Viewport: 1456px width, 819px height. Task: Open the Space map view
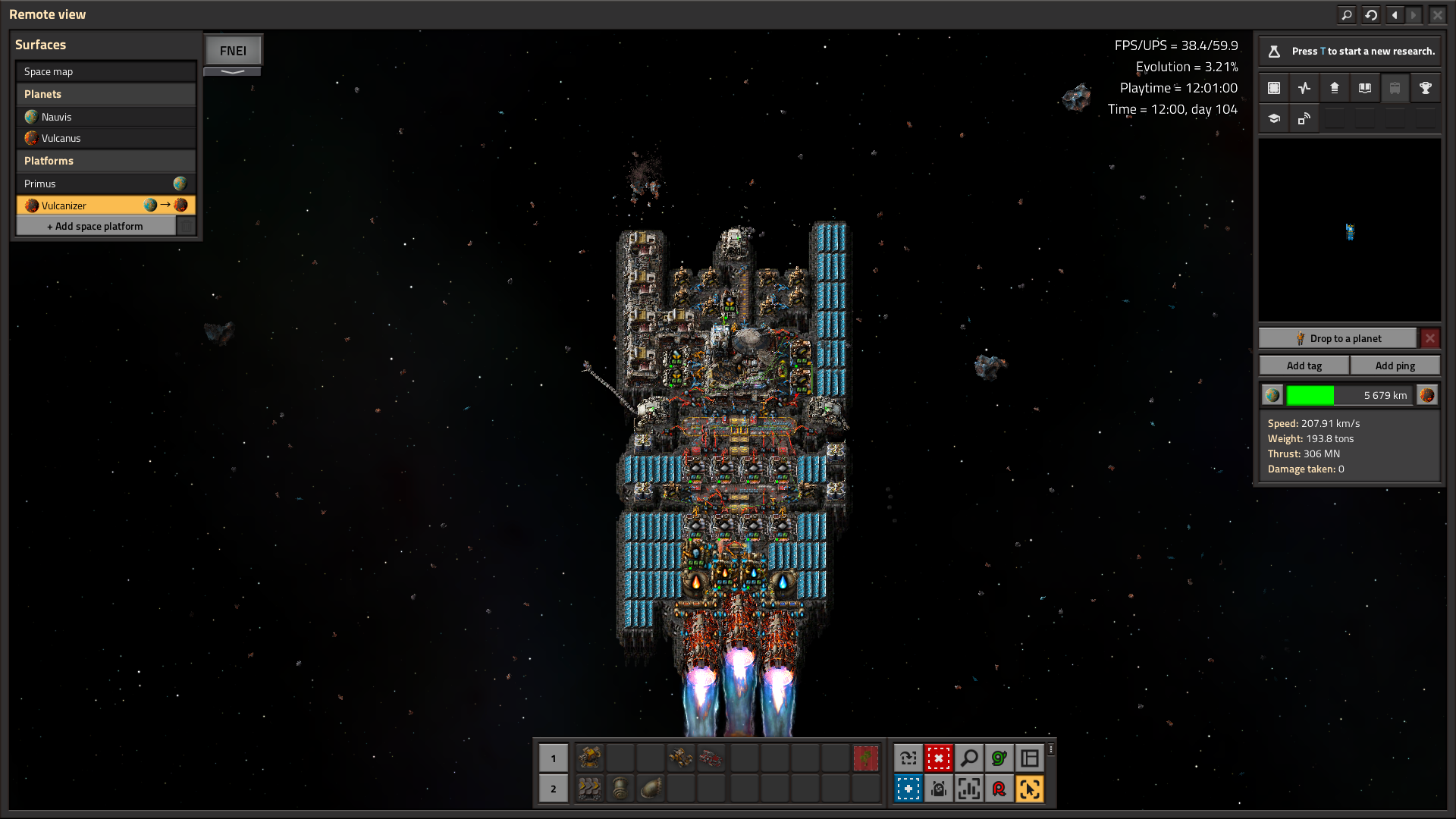pos(105,71)
